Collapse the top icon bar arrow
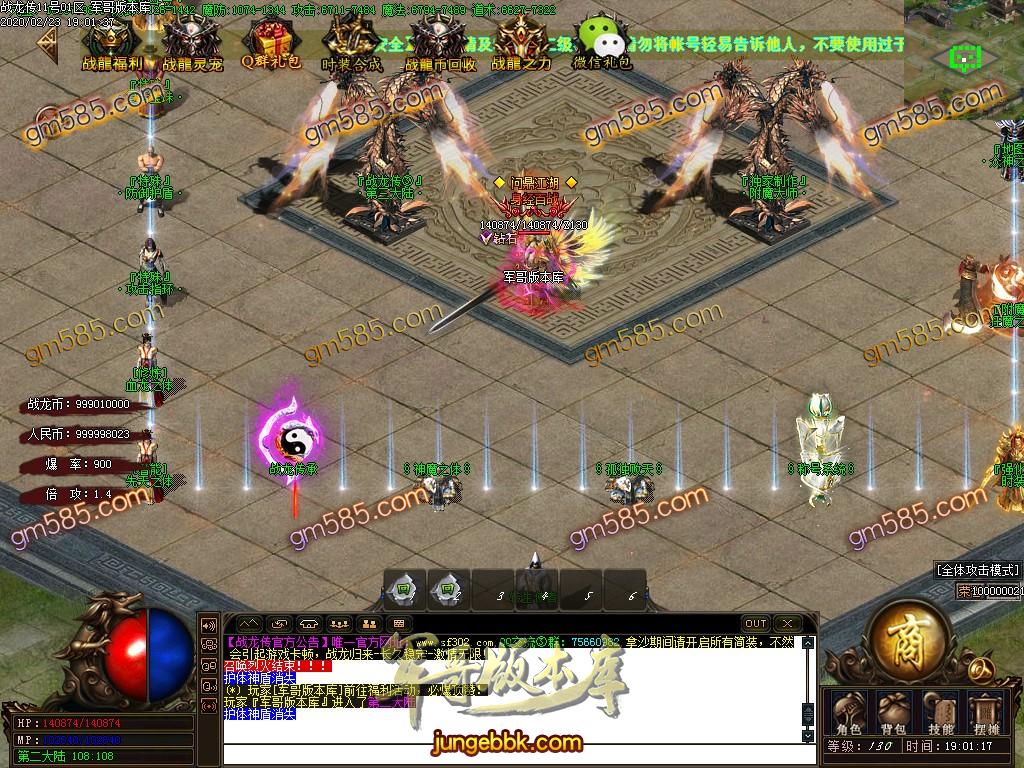1024x768 pixels. coord(45,45)
